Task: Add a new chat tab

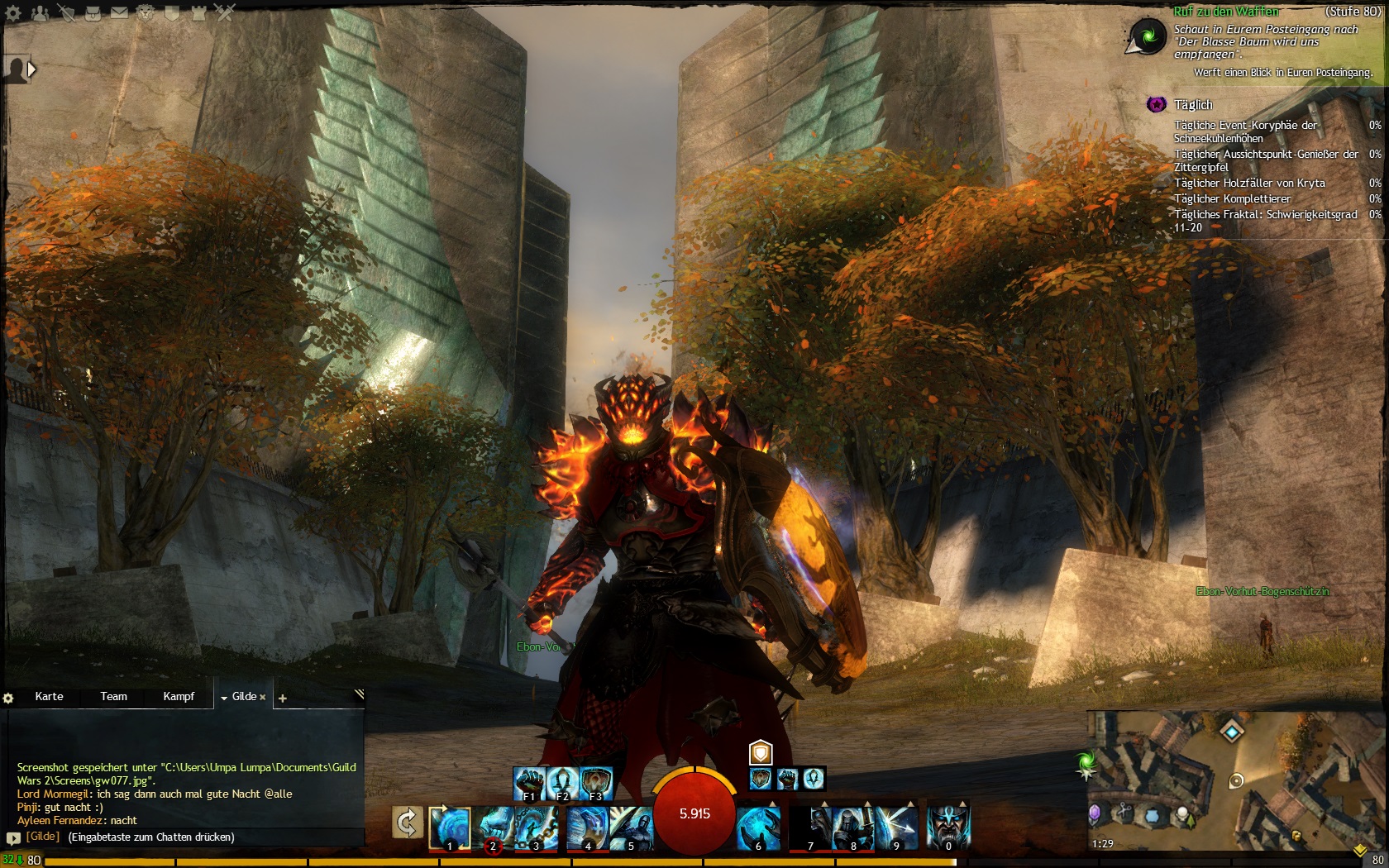Action: click(282, 699)
